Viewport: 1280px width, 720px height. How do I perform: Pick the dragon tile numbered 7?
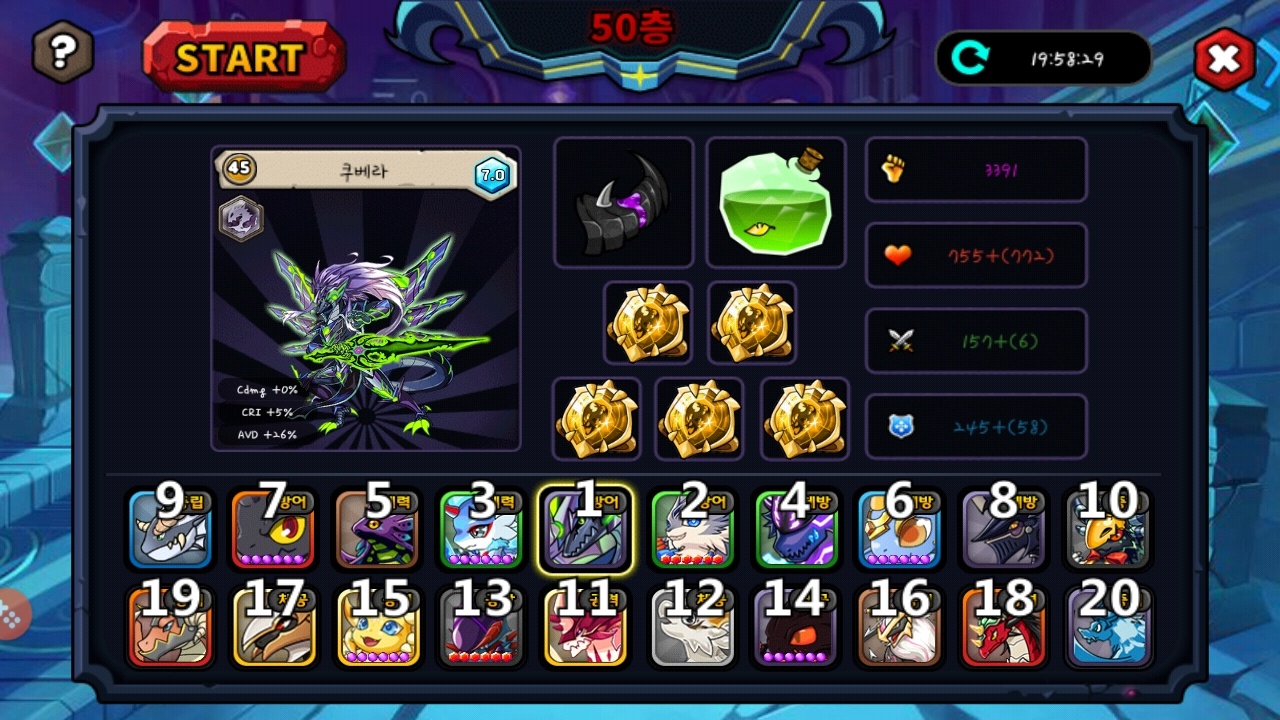click(273, 530)
